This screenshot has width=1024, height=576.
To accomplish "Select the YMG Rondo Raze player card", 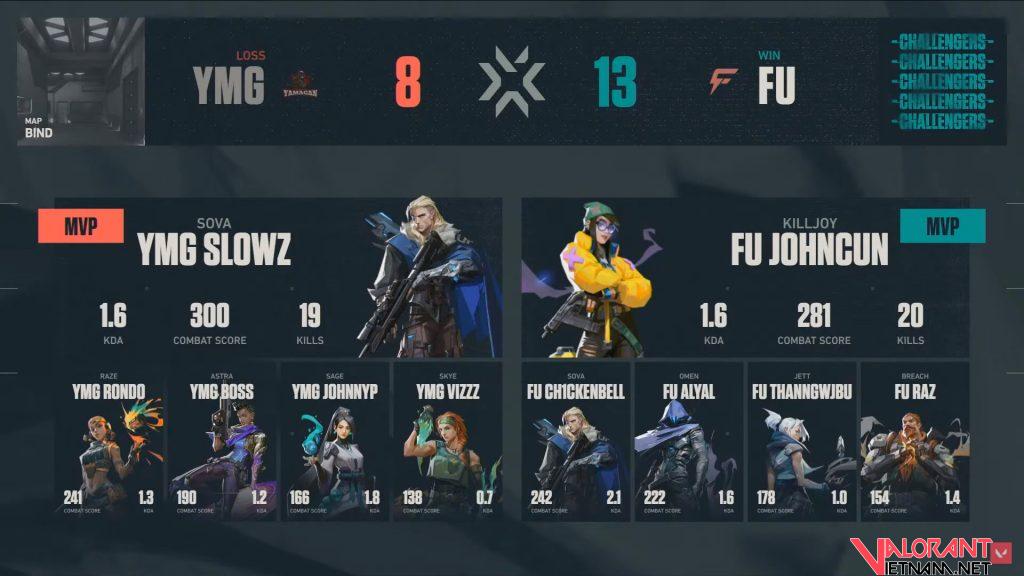I will click(108, 442).
